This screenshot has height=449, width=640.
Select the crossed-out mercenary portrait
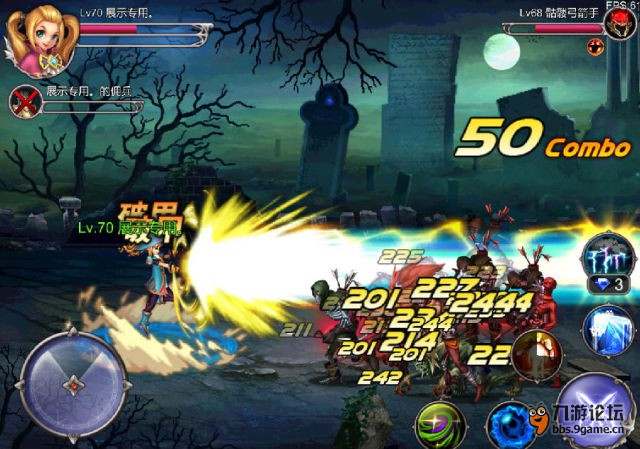coord(23,101)
